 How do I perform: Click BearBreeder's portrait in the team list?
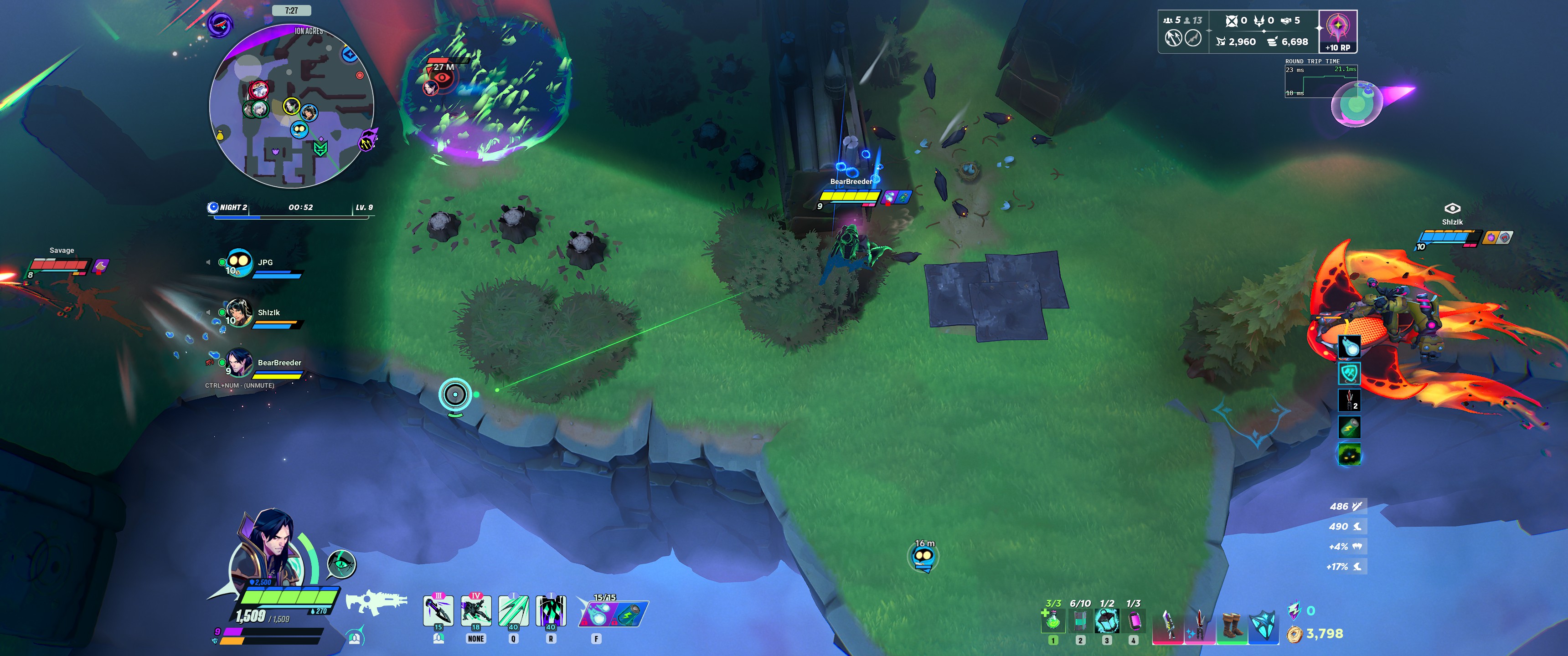(238, 363)
